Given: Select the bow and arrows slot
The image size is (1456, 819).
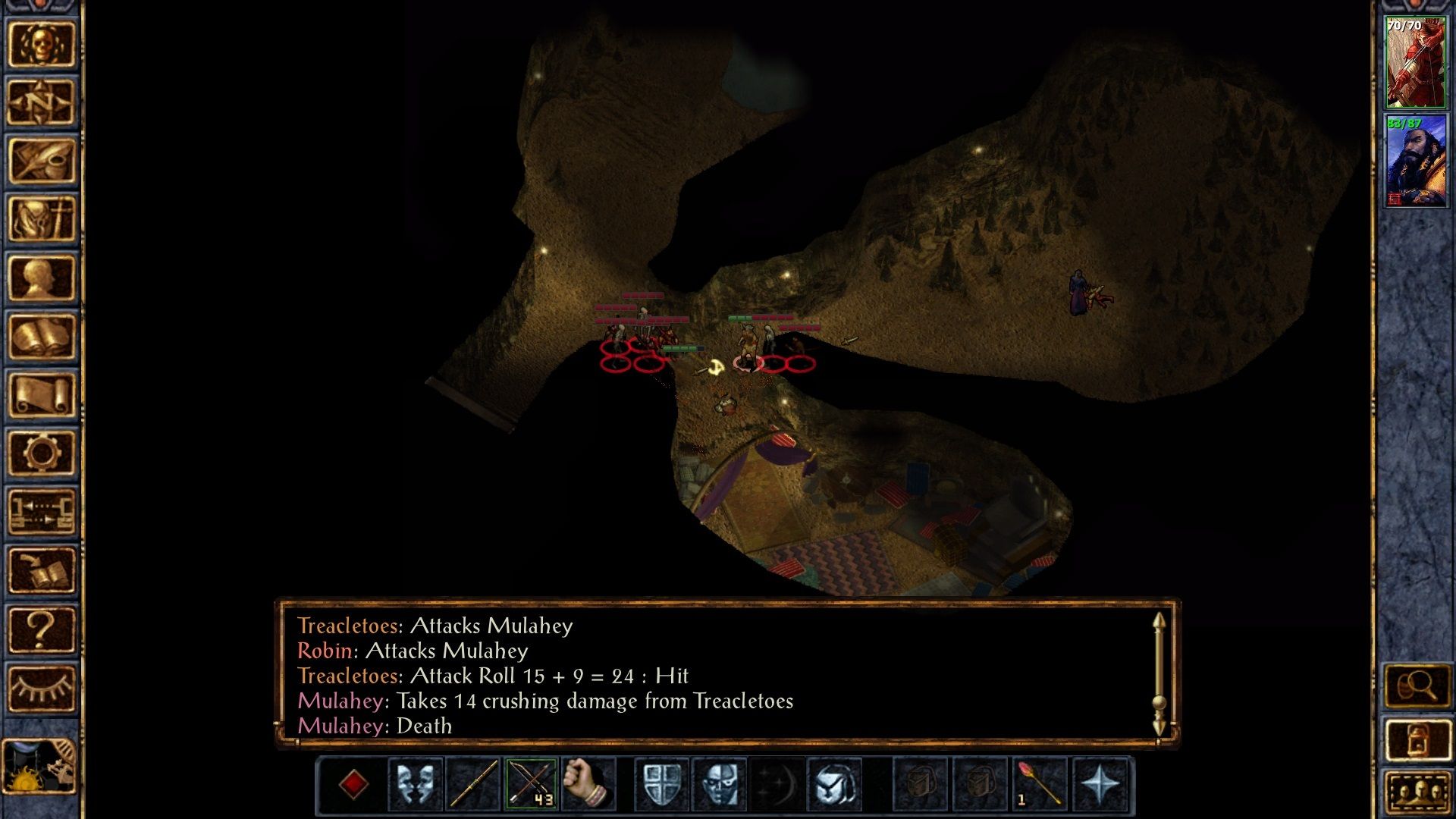Looking at the screenshot, I should [x=531, y=784].
